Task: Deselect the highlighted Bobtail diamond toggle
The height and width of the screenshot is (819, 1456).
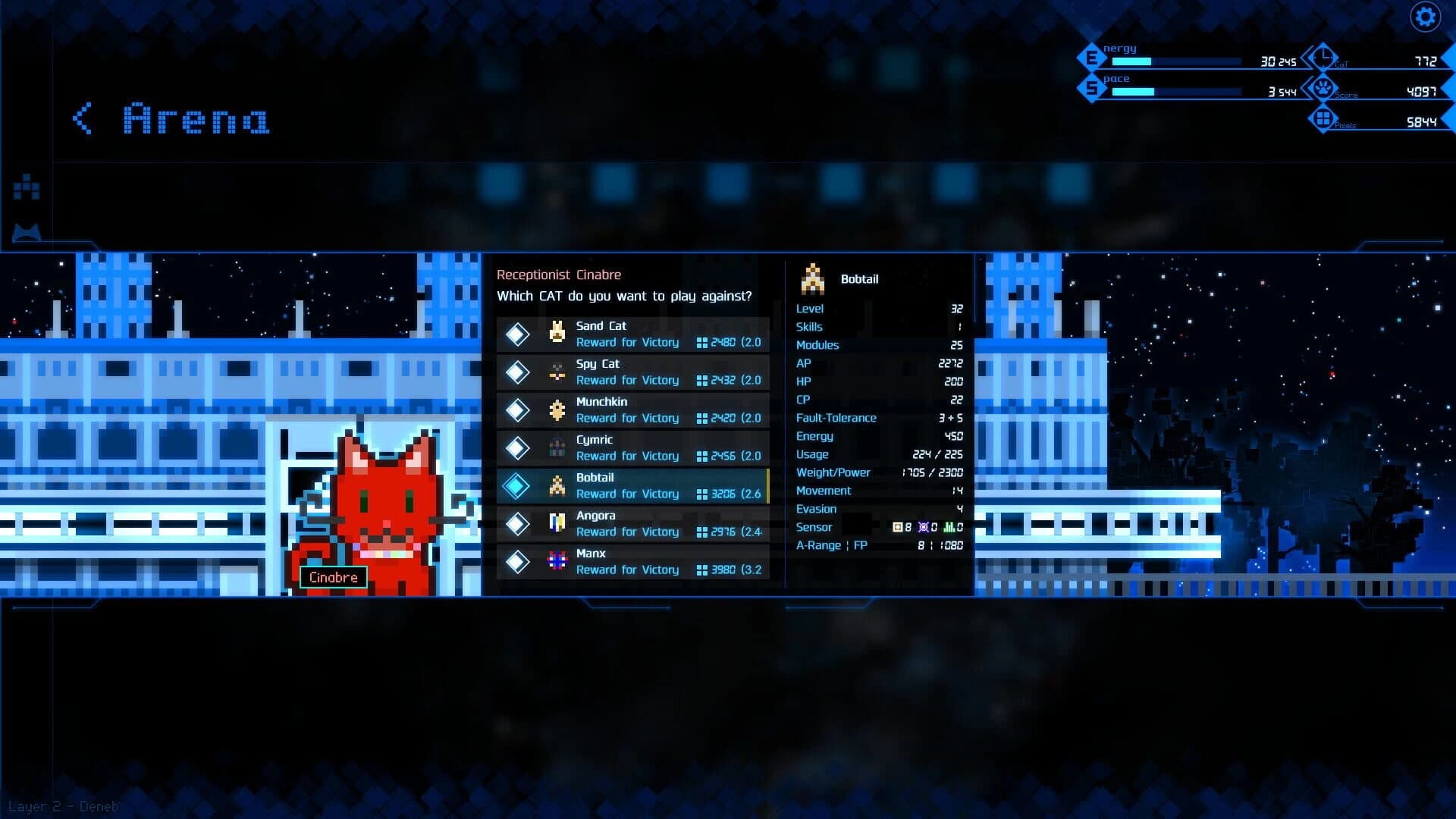Action: click(x=519, y=485)
